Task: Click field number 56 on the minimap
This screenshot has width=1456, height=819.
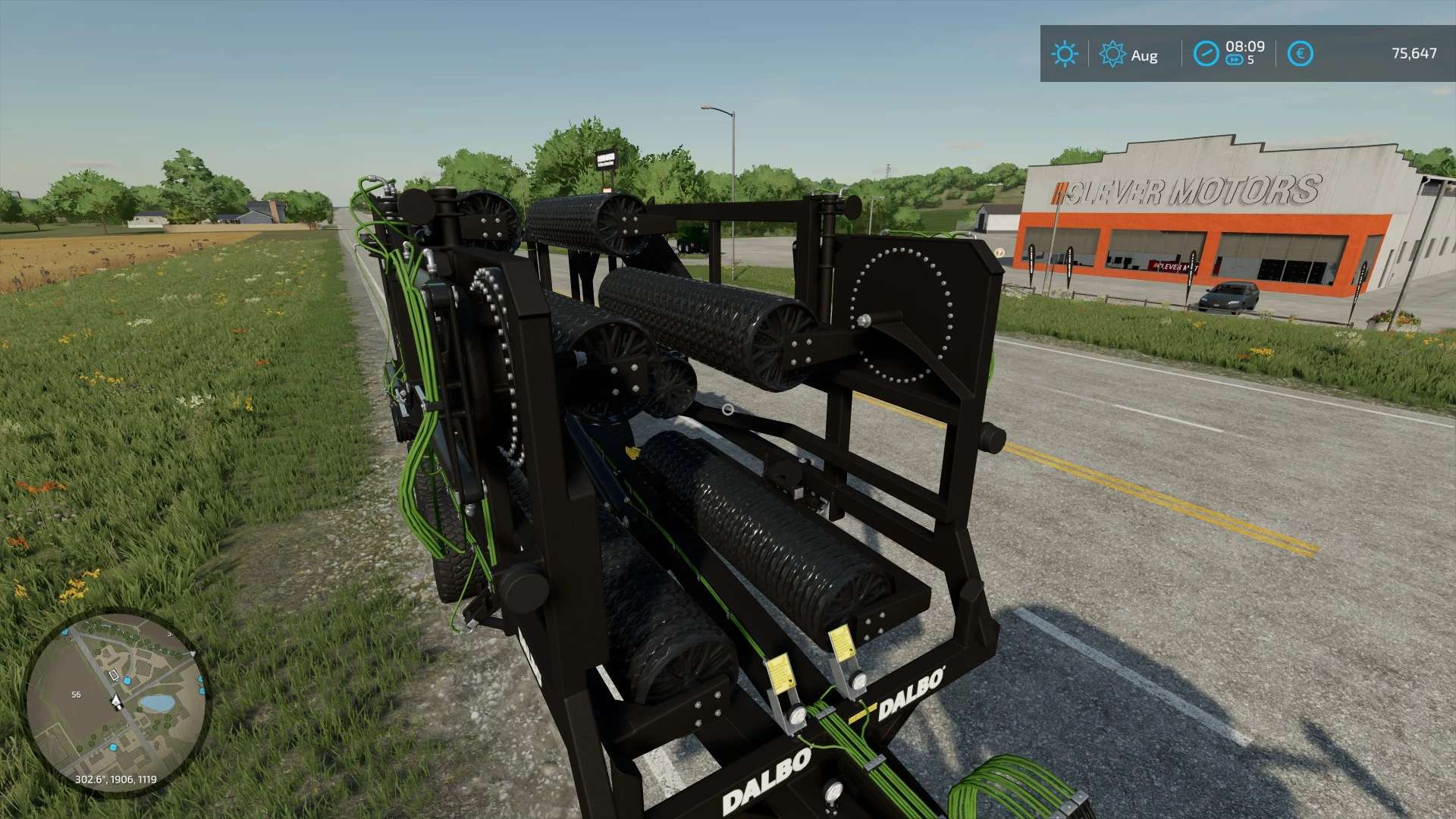Action: coord(76,695)
